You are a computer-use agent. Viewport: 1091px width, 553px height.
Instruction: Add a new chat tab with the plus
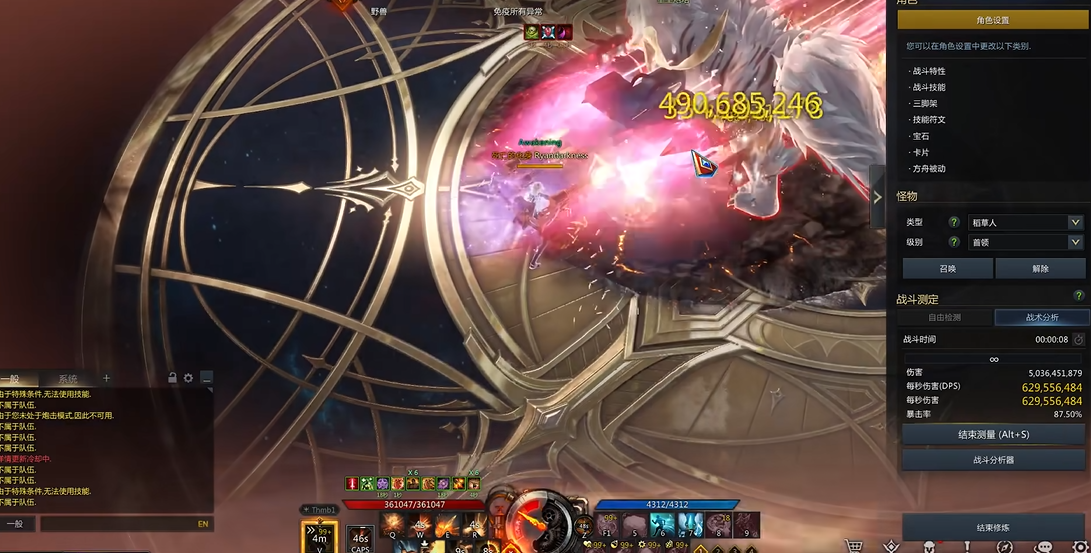pyautogui.click(x=107, y=378)
